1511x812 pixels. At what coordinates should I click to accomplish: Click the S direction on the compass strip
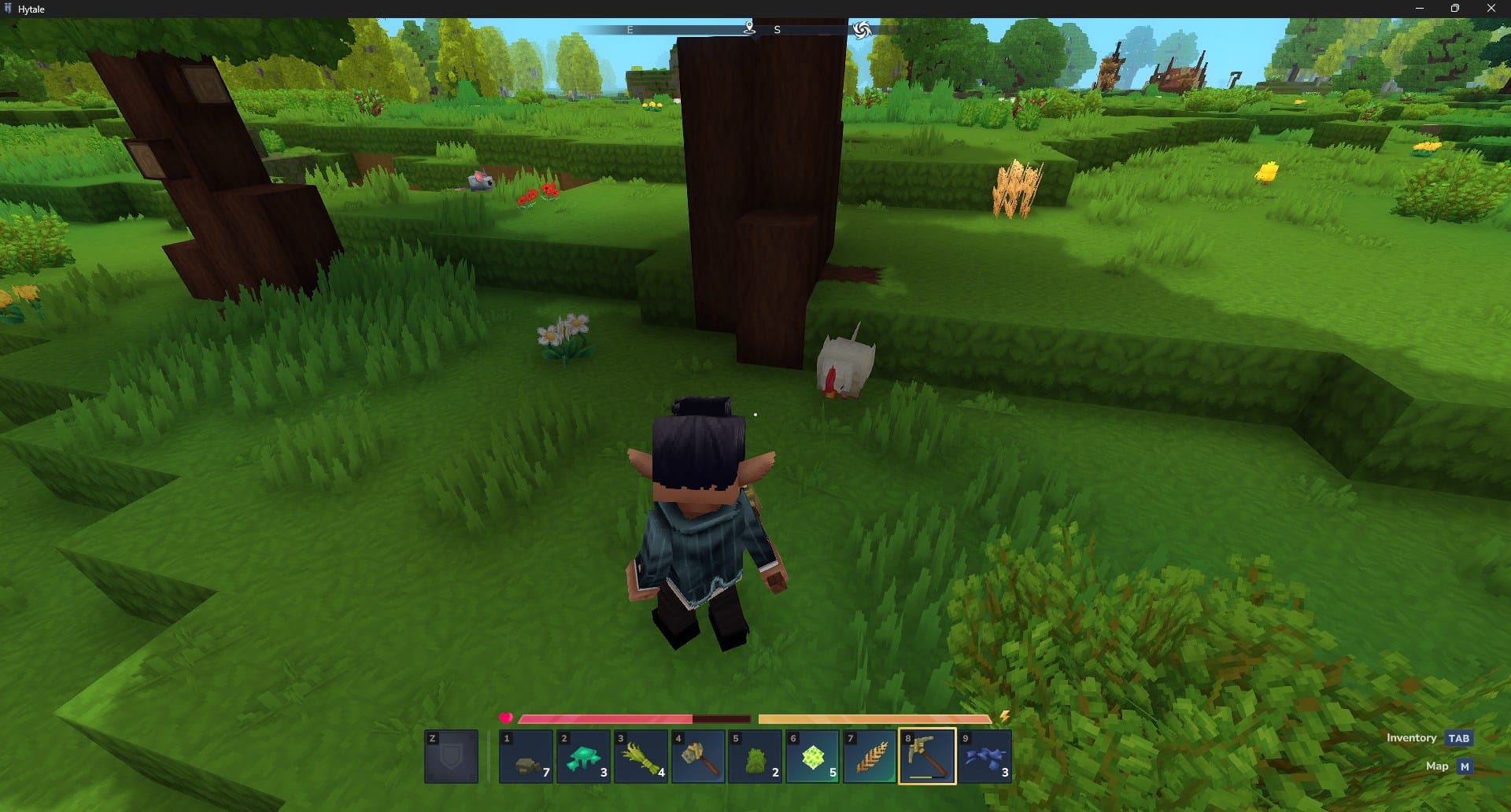[778, 30]
